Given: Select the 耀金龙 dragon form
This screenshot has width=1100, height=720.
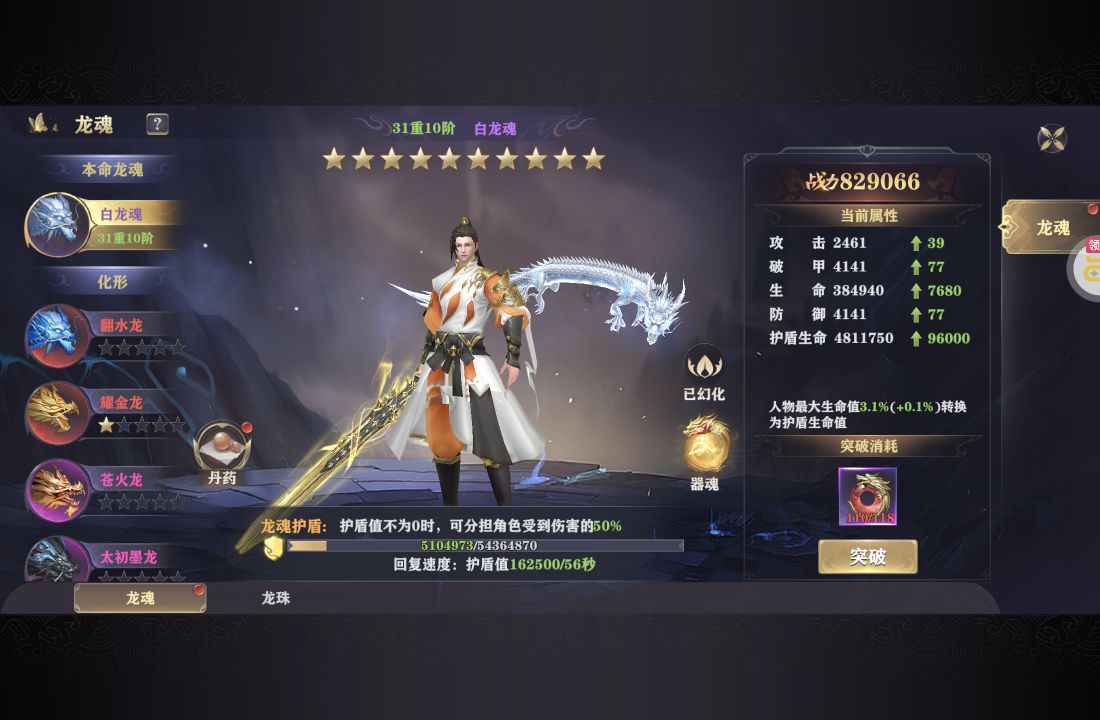Looking at the screenshot, I should tap(105, 413).
